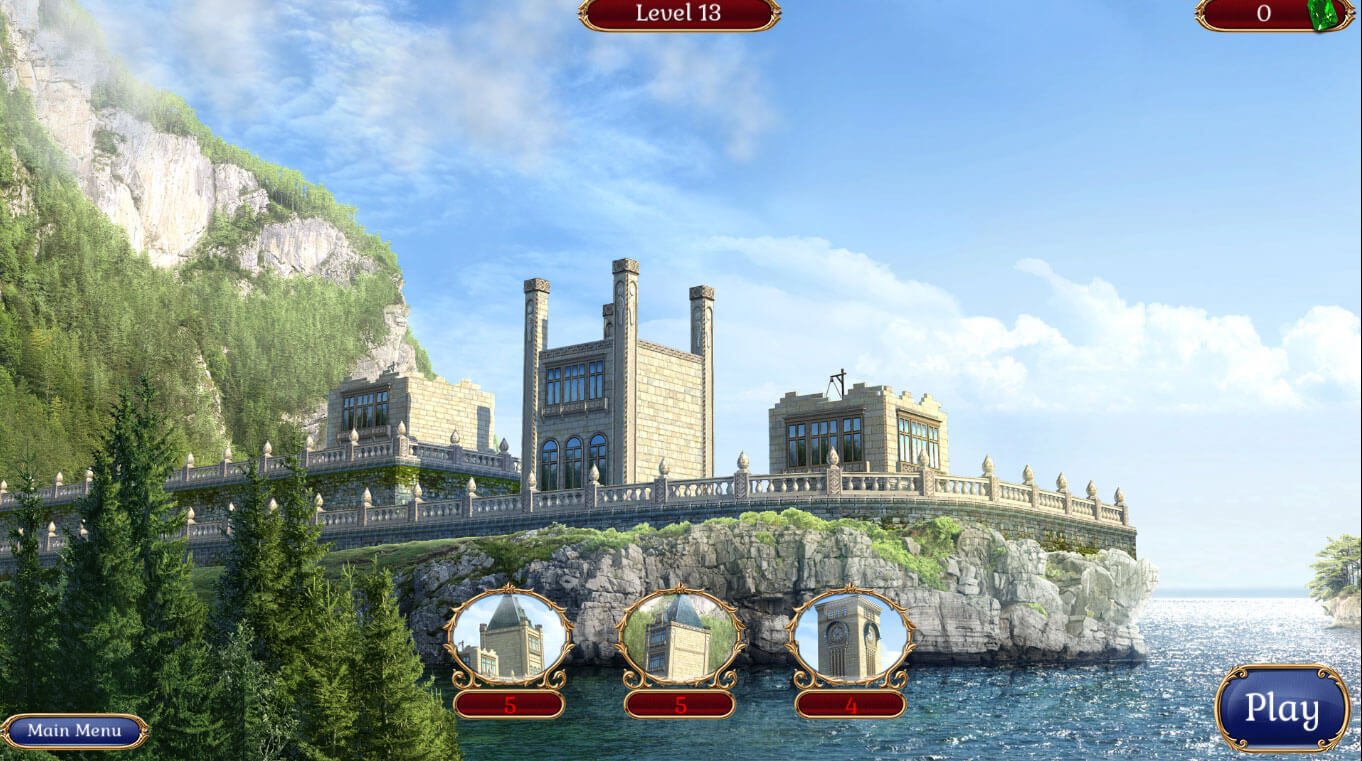Choose the roofed tower thumbnail with green hillside
Viewport: 1362px width, 761px height.
(680, 636)
